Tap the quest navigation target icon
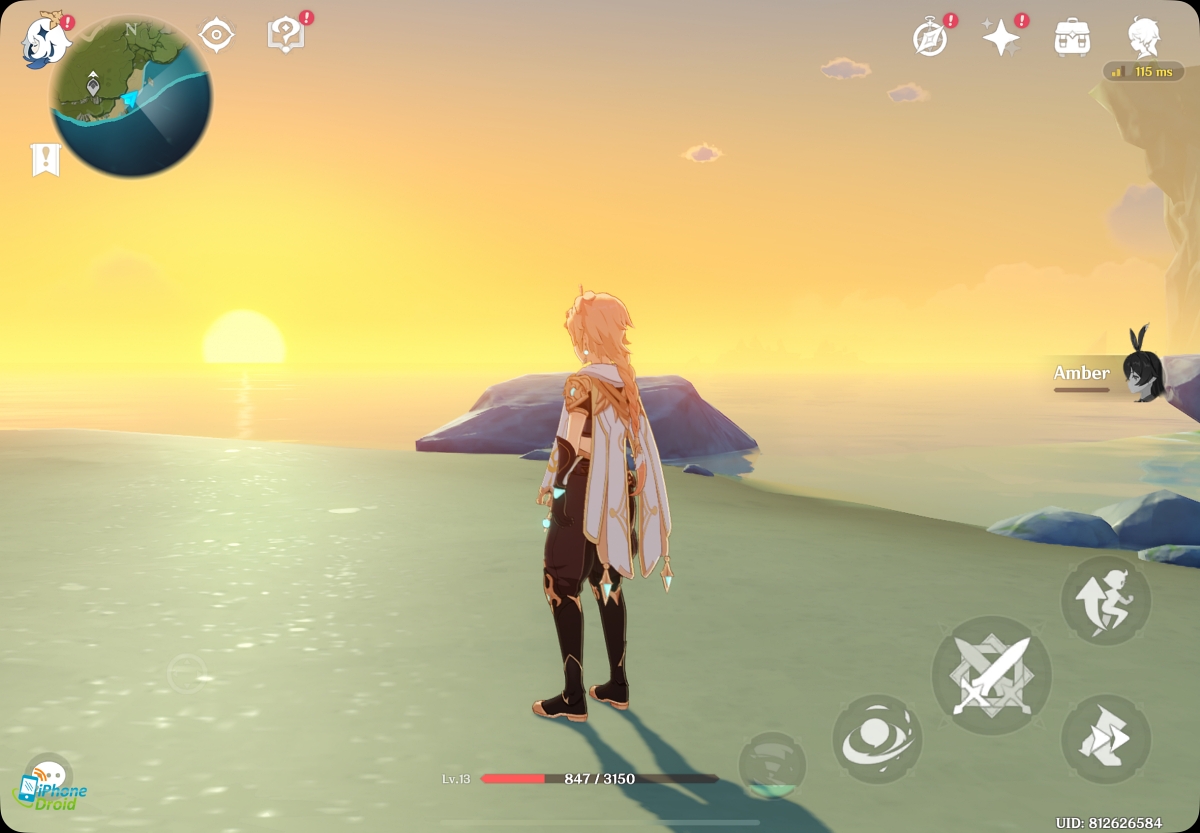The width and height of the screenshot is (1200, 833). tap(216, 36)
